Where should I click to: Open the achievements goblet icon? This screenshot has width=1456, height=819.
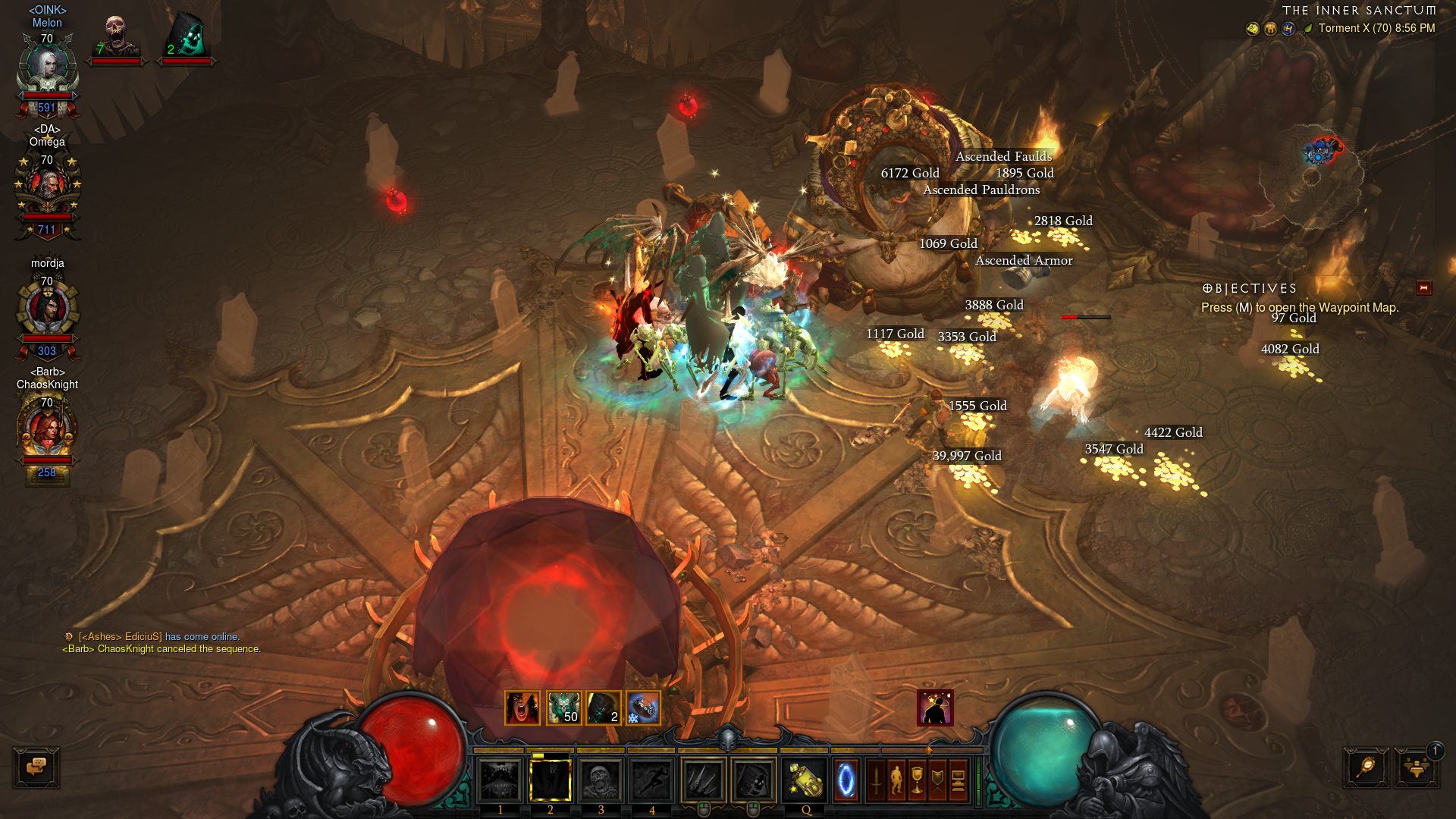point(917,780)
